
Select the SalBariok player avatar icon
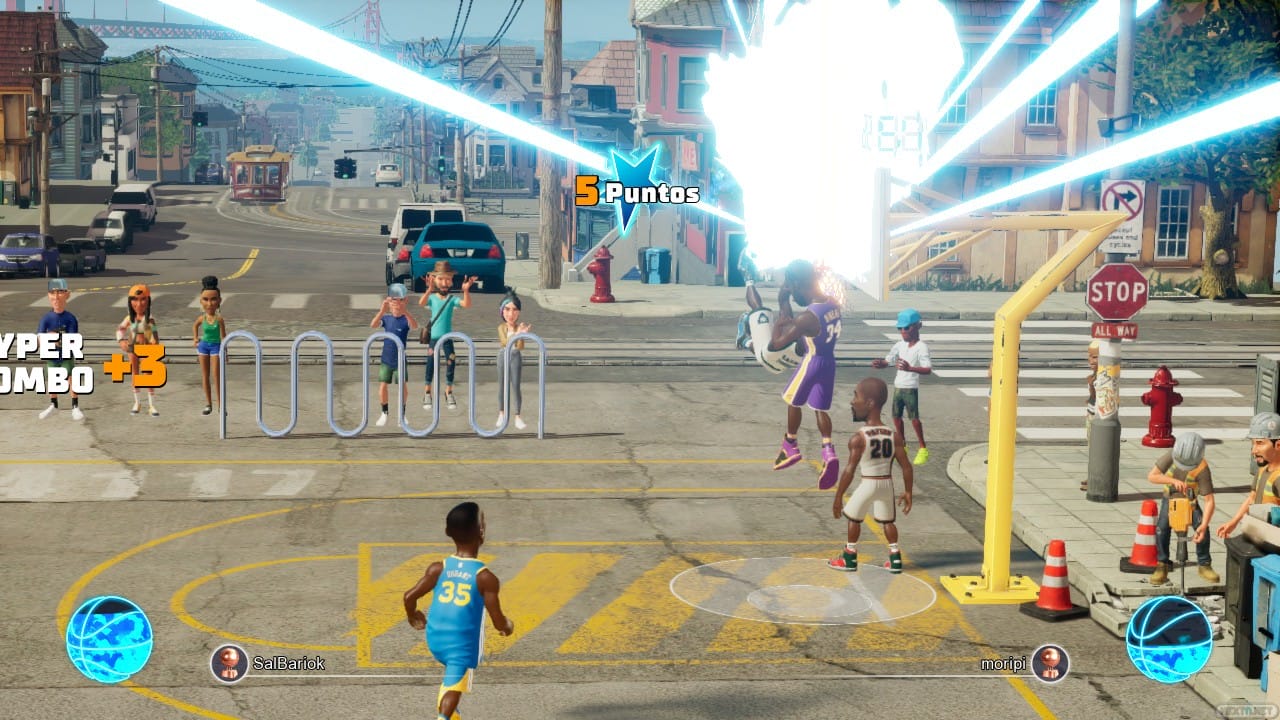click(x=229, y=662)
